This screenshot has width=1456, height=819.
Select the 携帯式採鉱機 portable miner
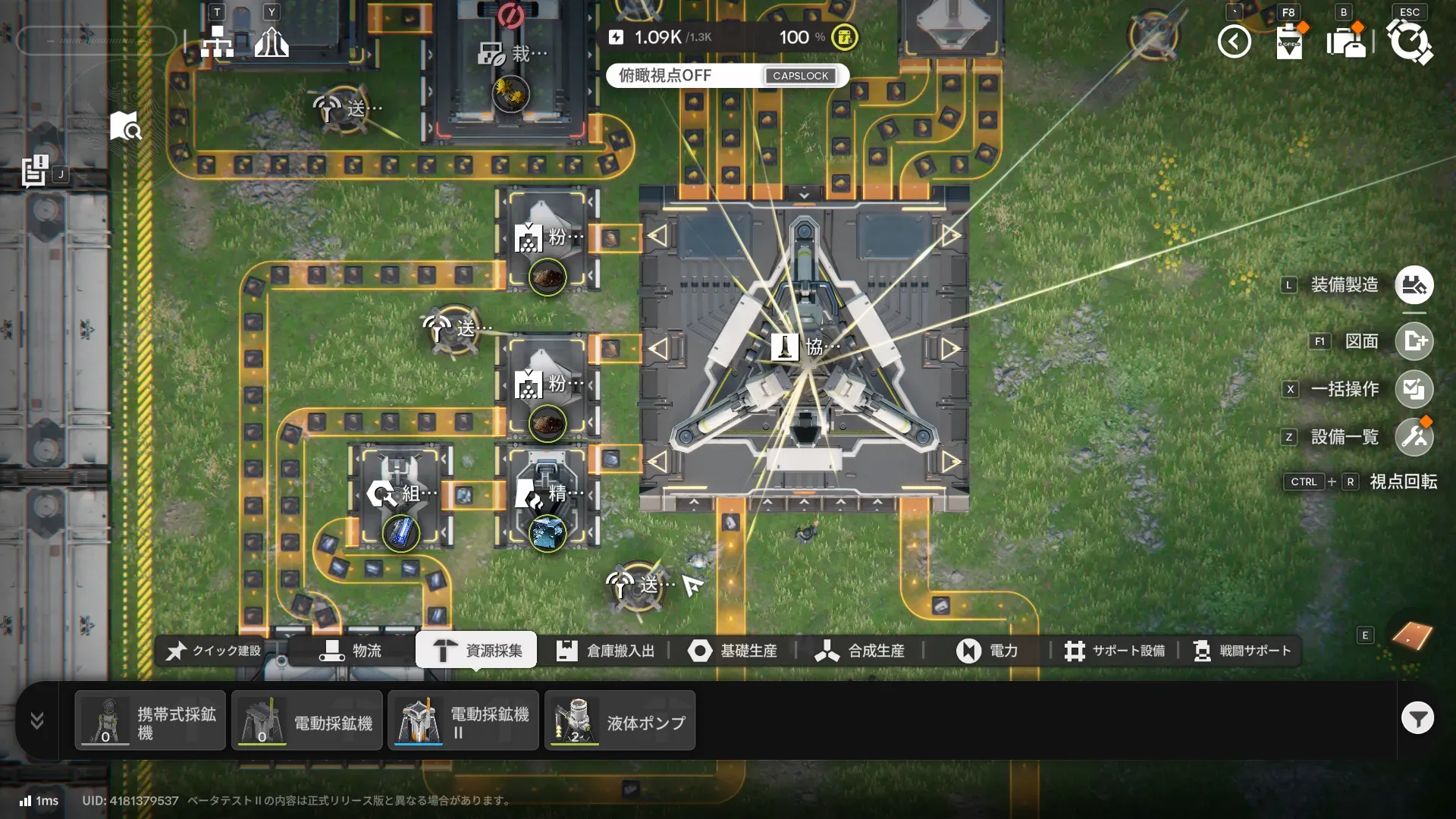click(x=150, y=721)
